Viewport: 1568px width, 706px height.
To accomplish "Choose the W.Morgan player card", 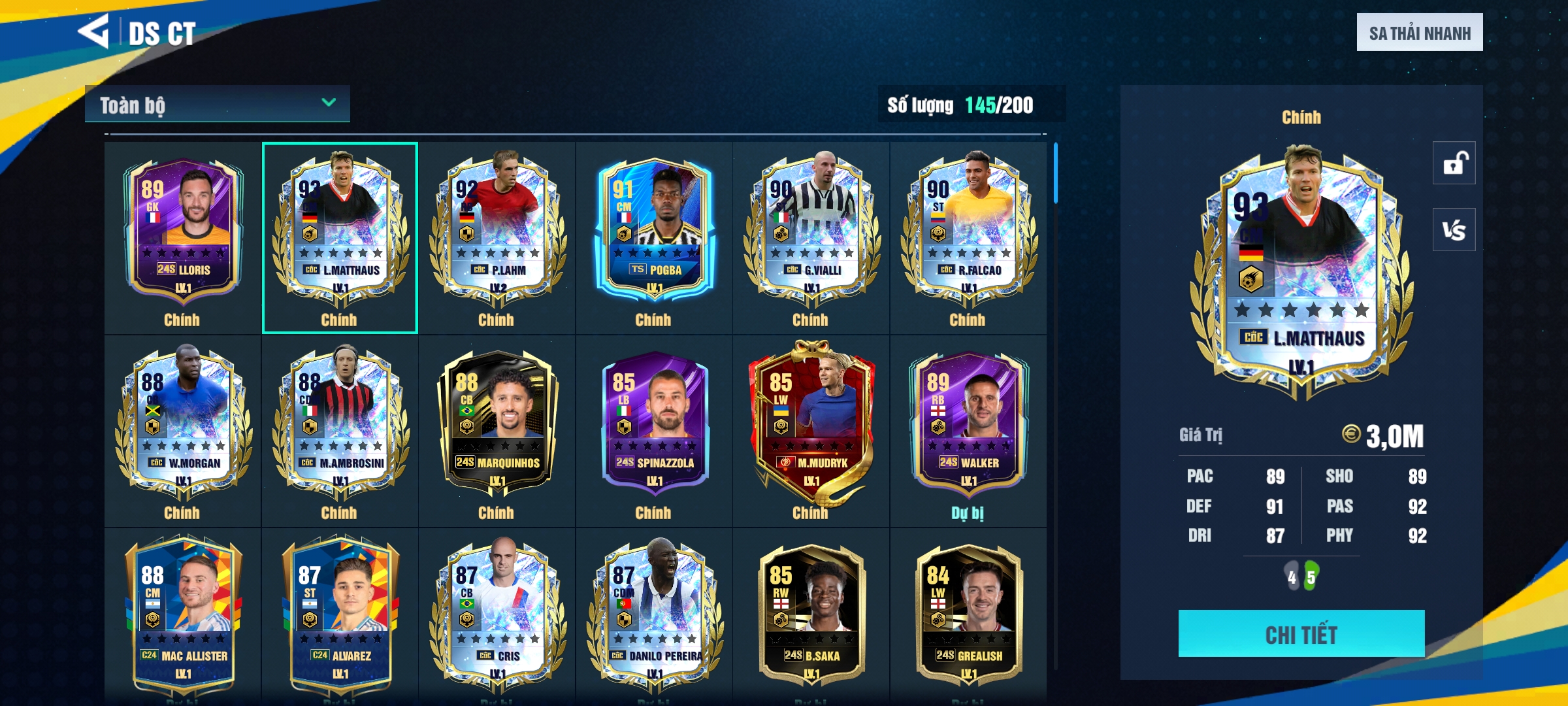I will pyautogui.click(x=183, y=425).
